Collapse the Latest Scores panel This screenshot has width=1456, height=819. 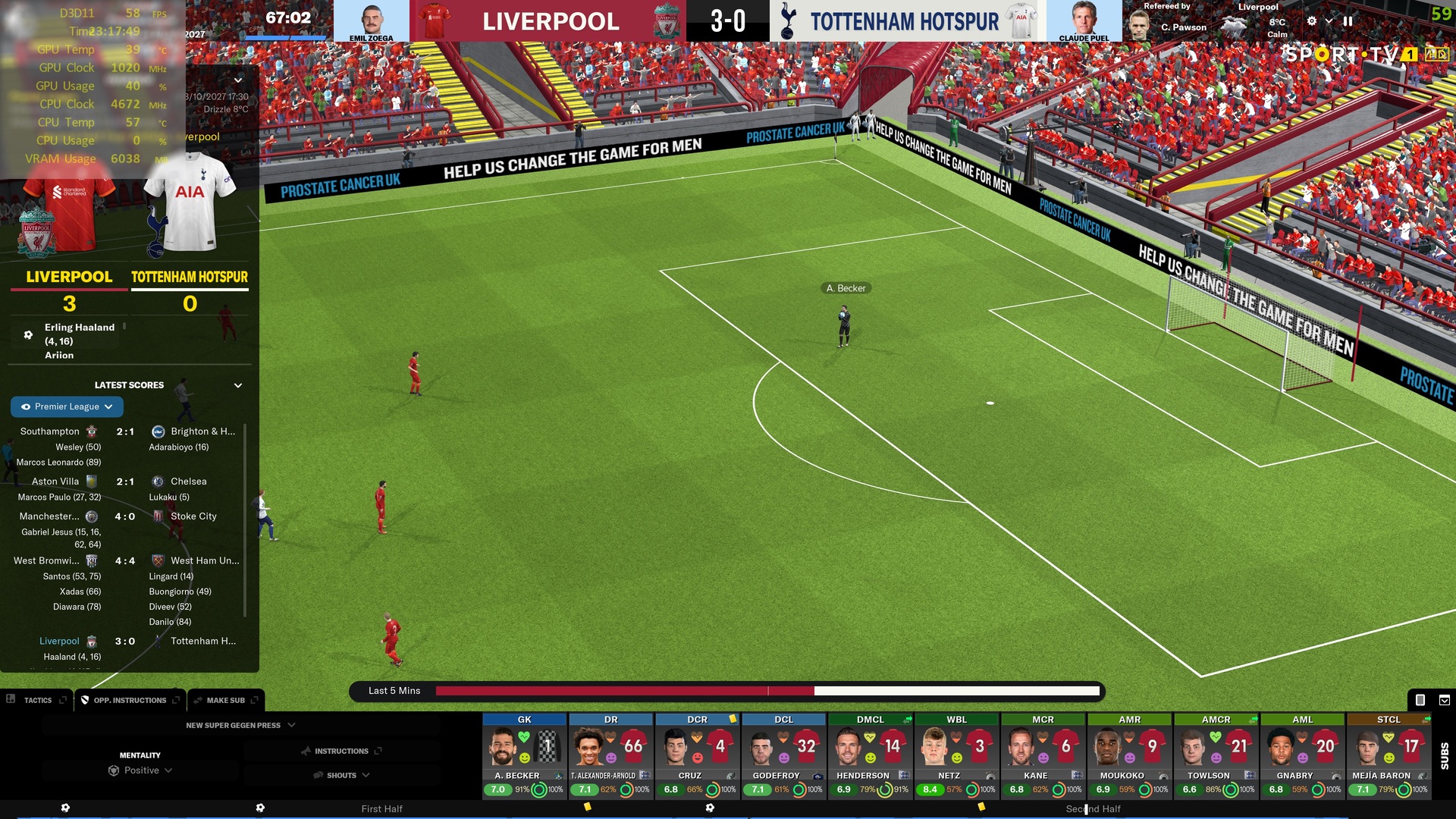(x=238, y=385)
